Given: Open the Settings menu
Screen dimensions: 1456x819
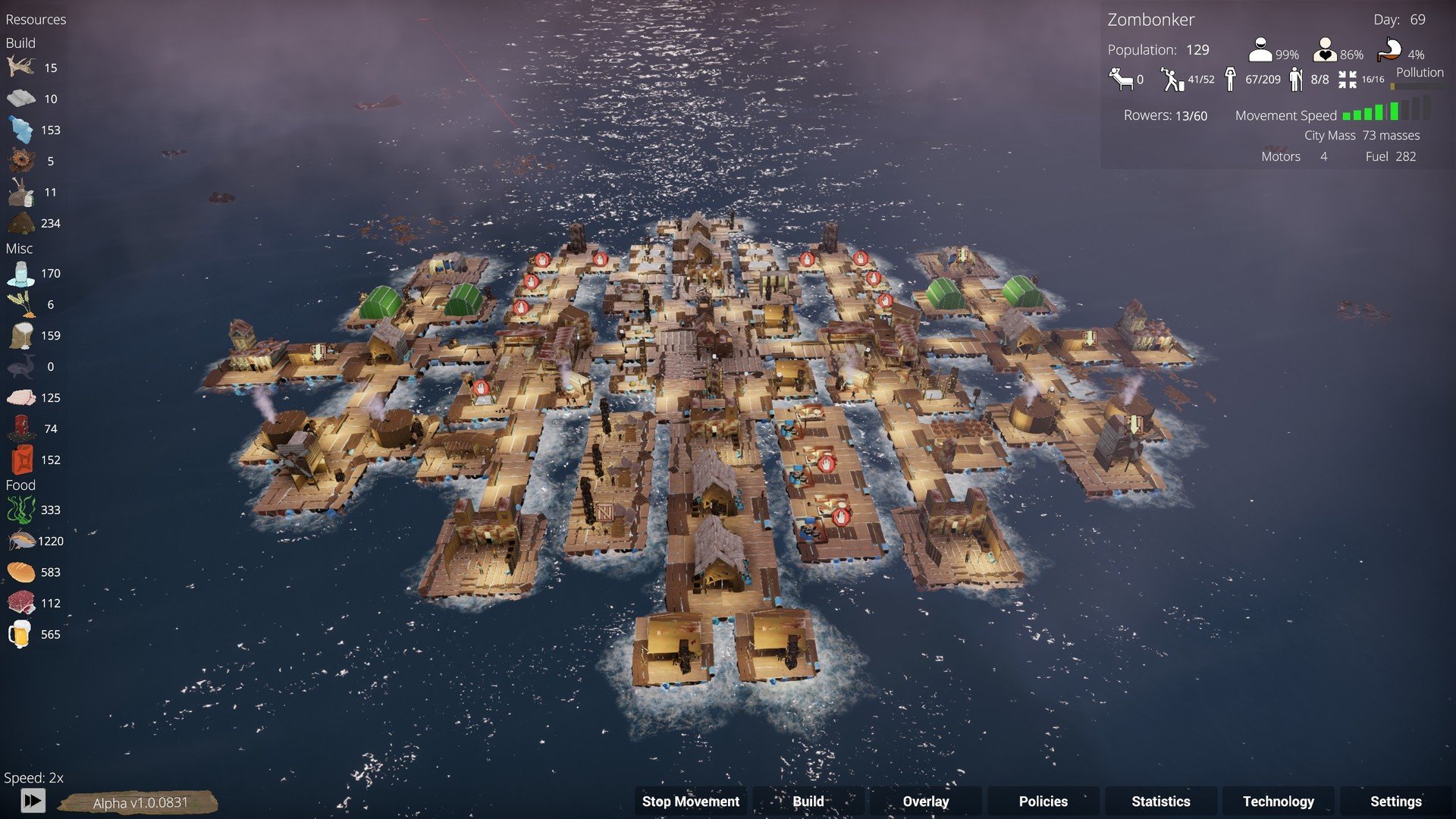Looking at the screenshot, I should point(1395,802).
